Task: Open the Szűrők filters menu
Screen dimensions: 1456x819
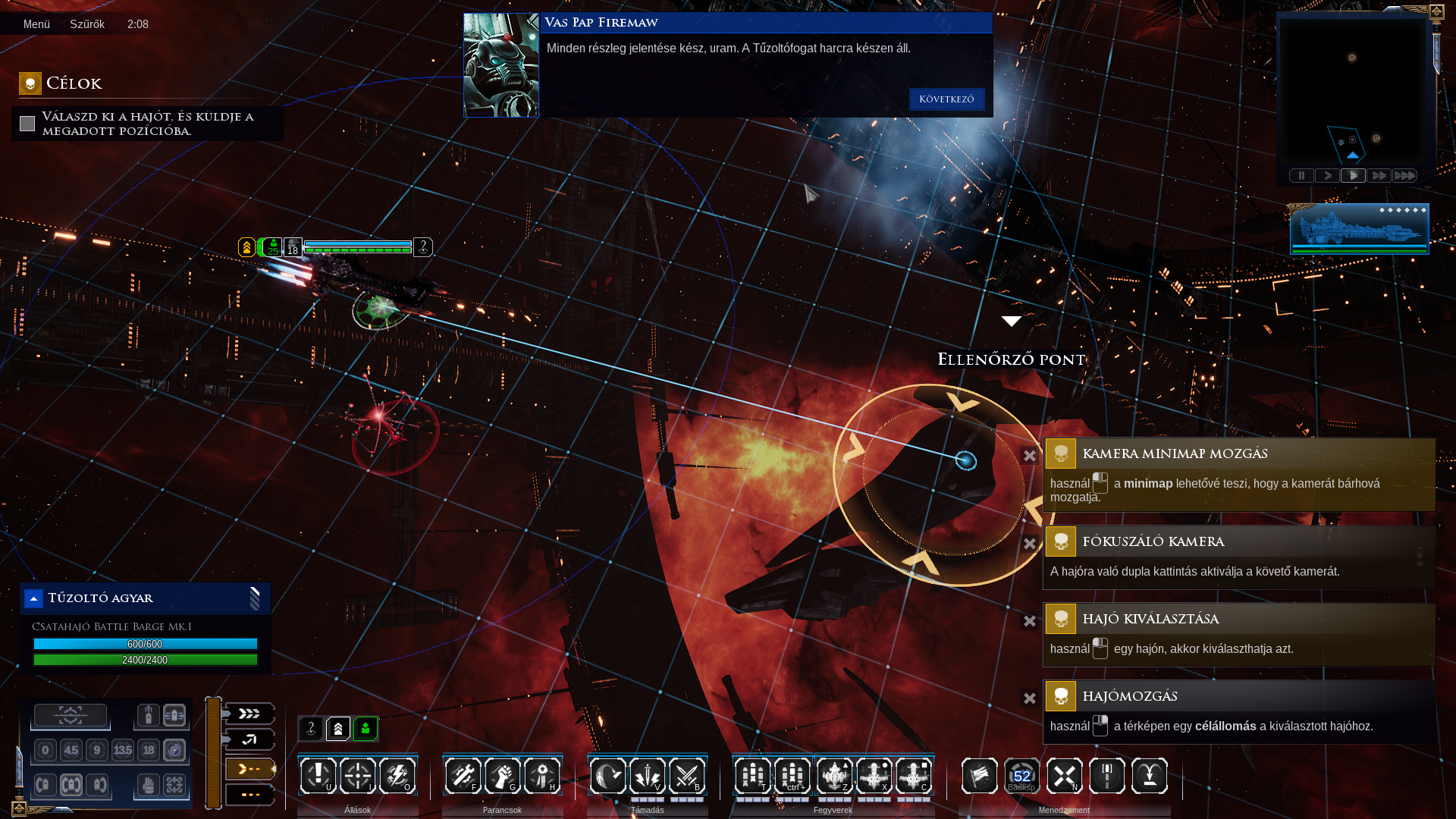Action: point(87,24)
